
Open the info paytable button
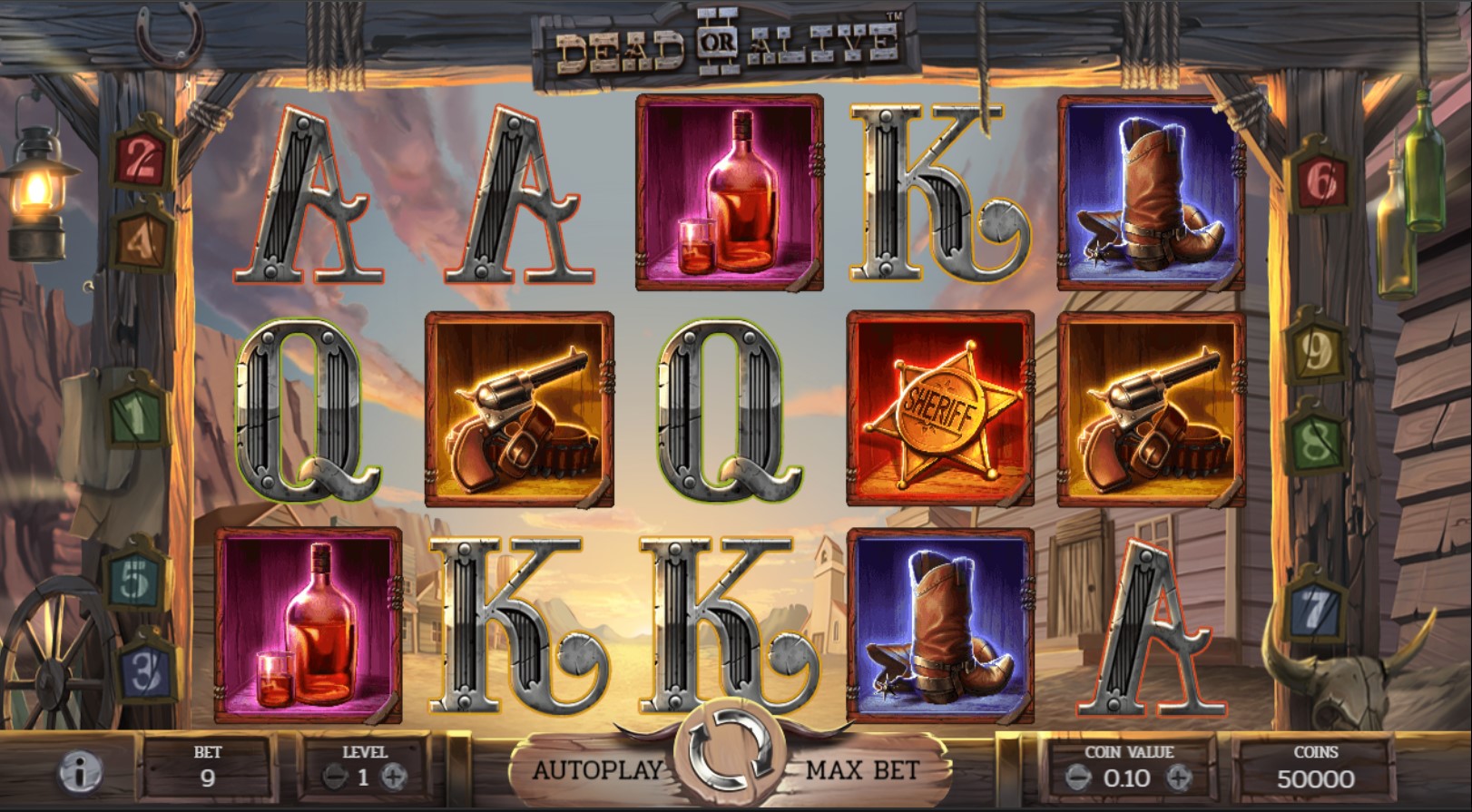coord(79,774)
